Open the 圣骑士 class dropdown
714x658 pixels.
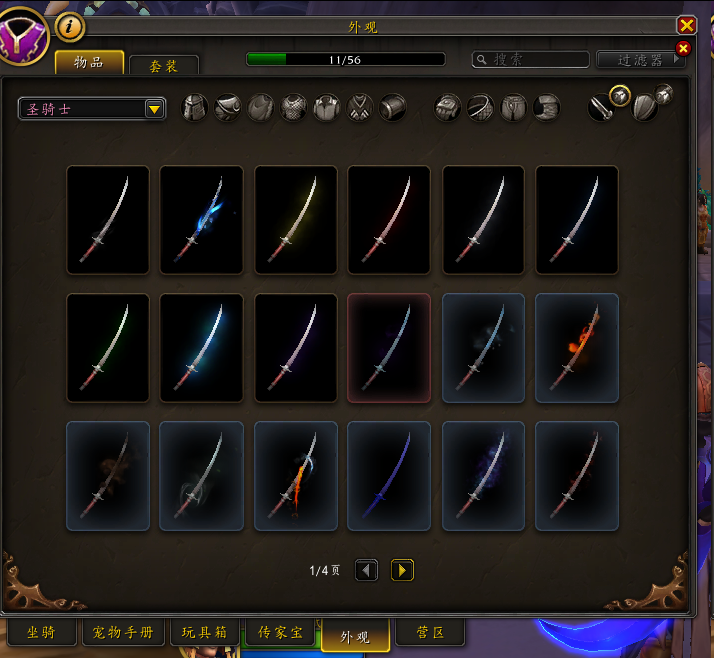[155, 109]
